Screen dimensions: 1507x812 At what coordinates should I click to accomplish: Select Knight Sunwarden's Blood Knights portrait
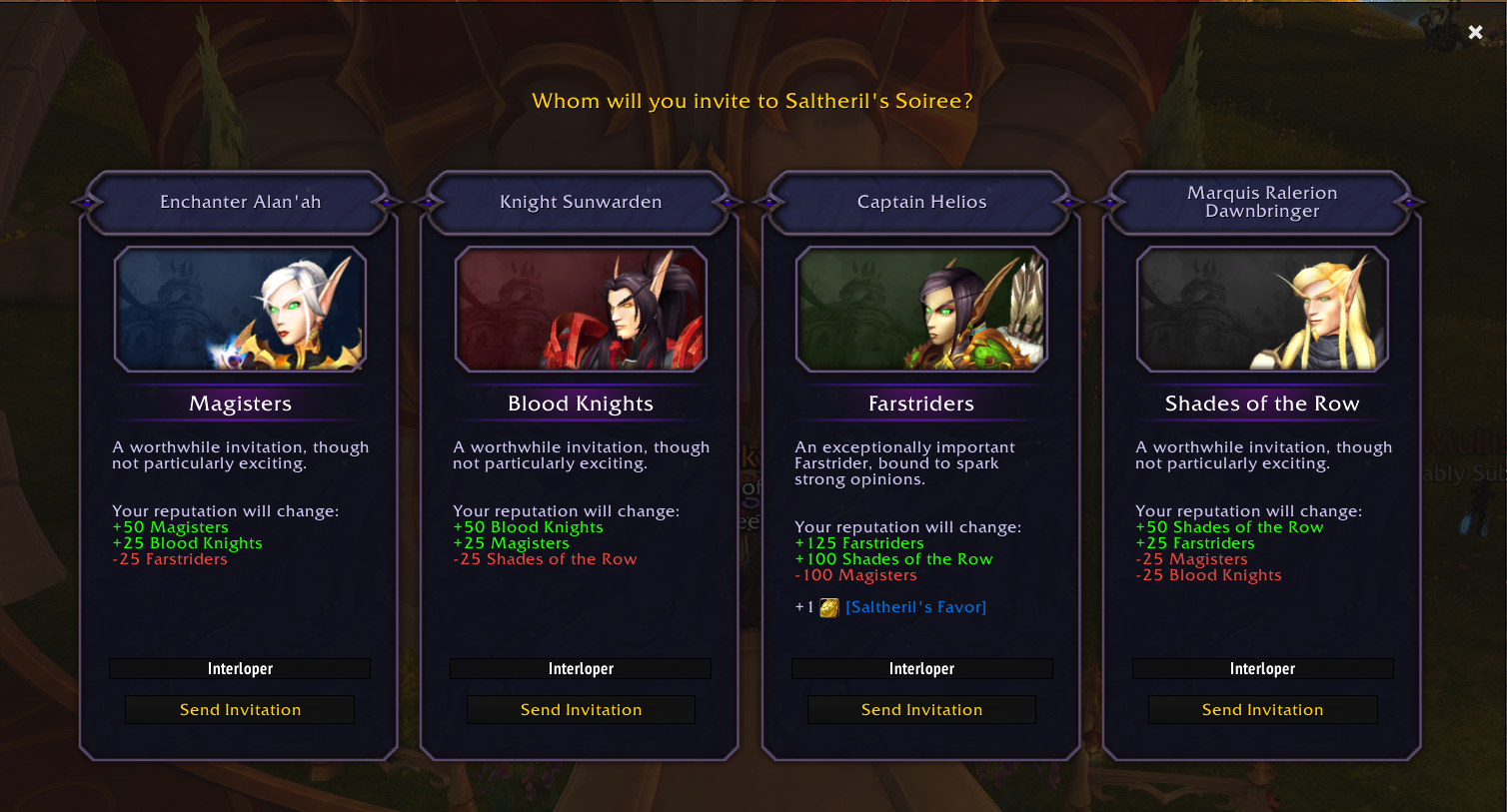tap(581, 310)
